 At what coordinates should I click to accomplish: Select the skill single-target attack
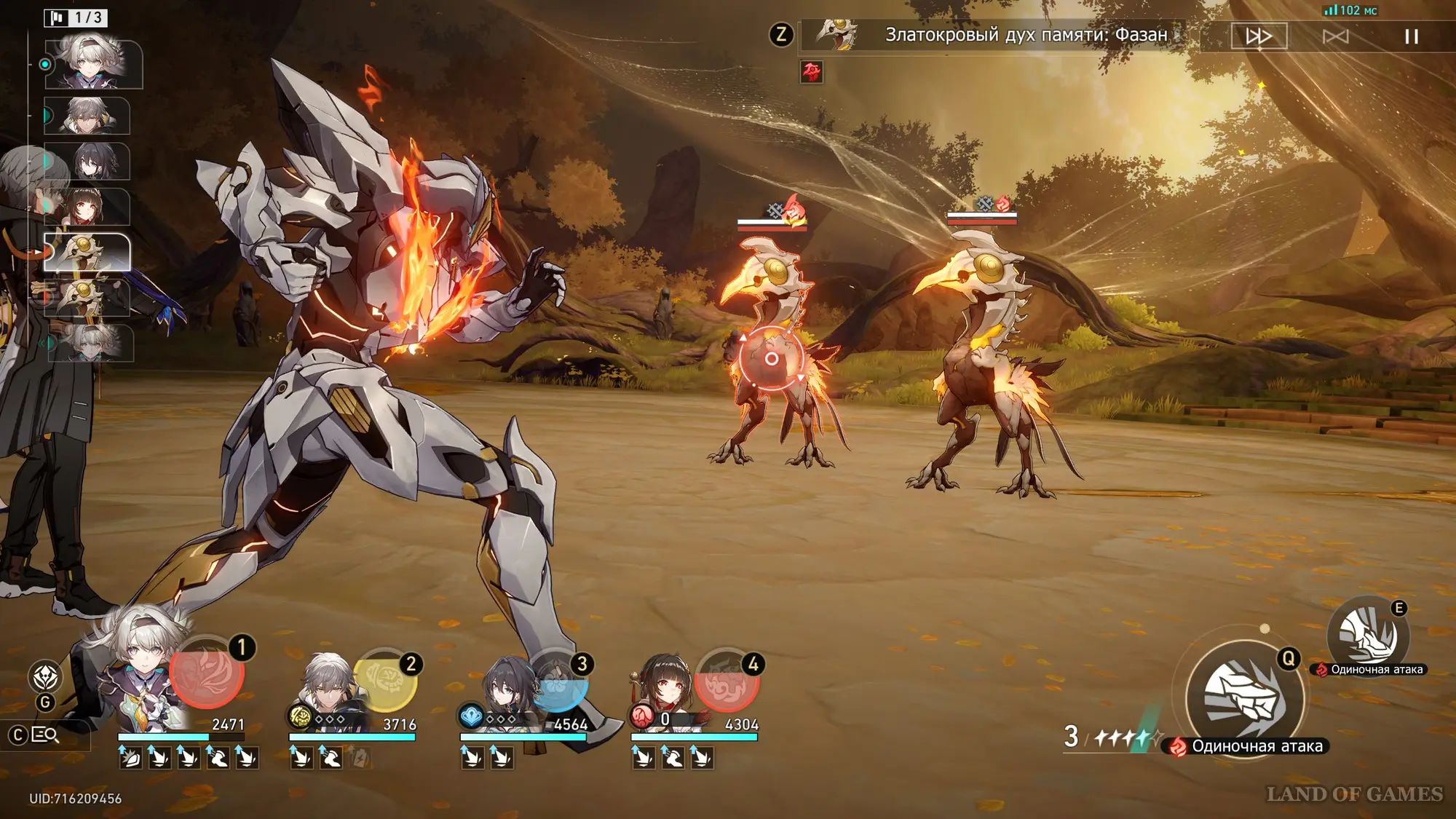coord(1367,635)
